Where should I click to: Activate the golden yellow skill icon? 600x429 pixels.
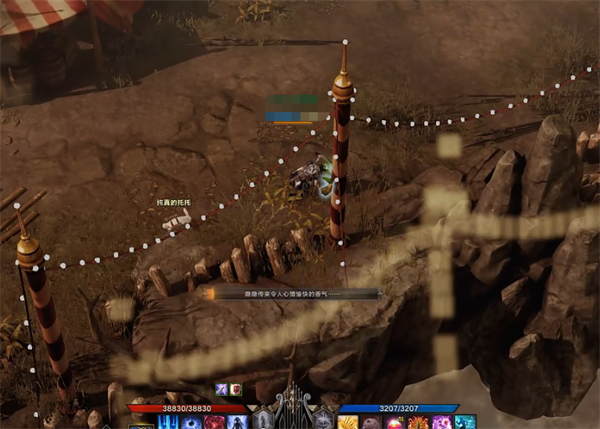click(x=348, y=423)
